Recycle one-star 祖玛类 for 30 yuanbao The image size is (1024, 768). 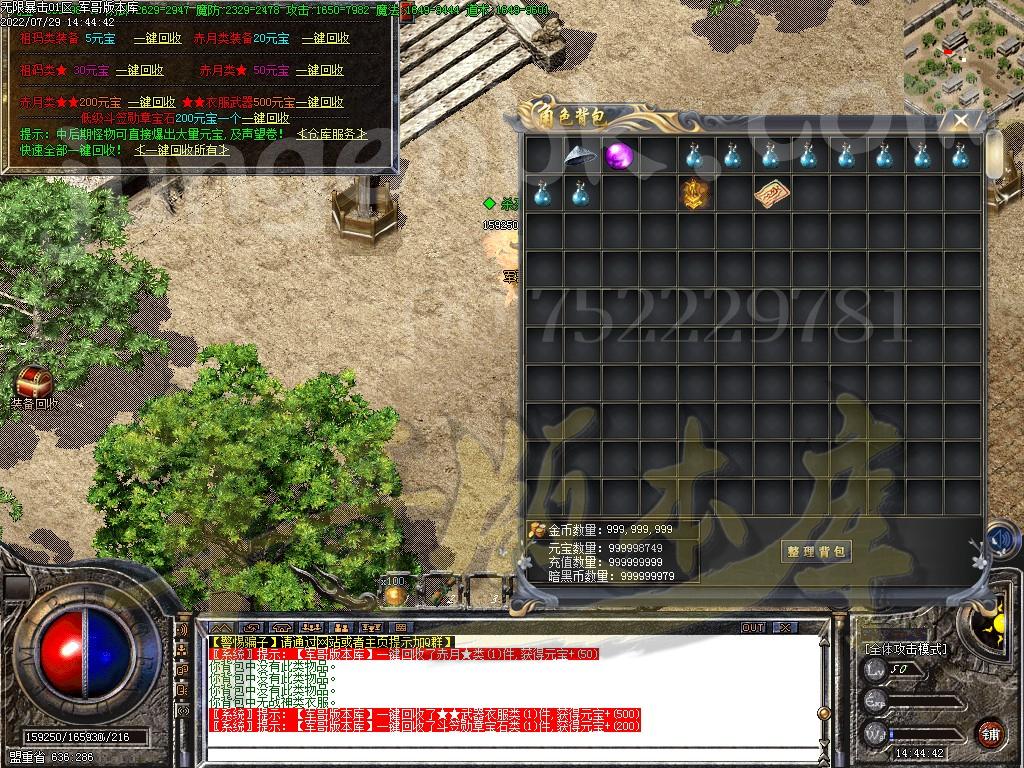click(139, 71)
